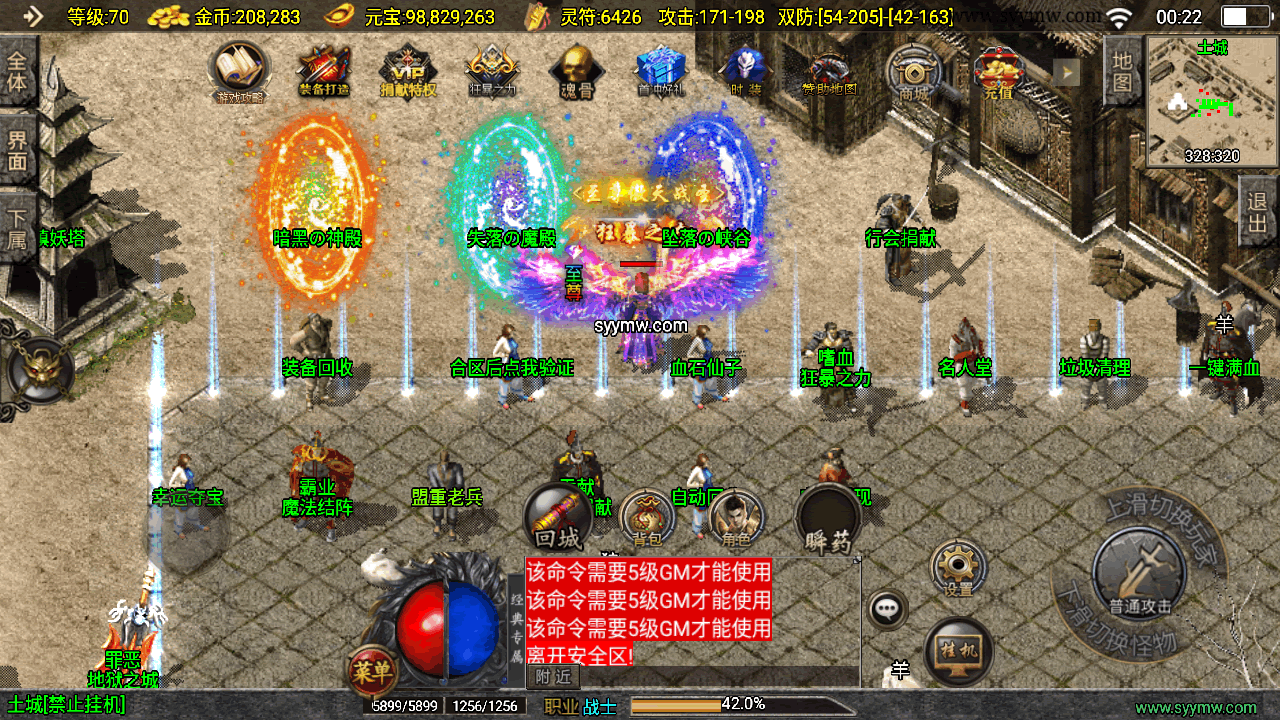Tap the 退出 exit button
1280x720 pixels.
(1258, 210)
